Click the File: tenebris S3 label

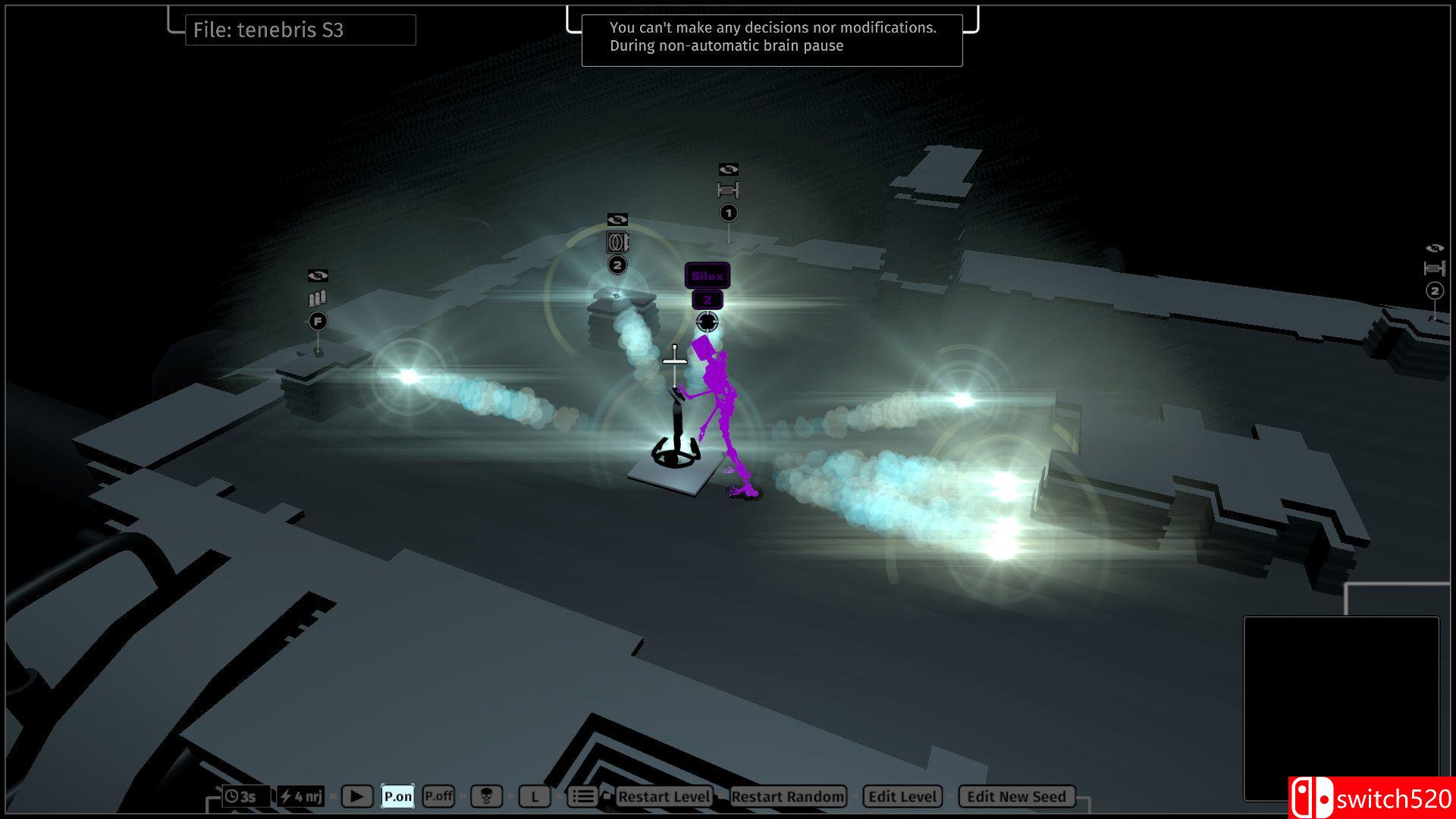(300, 30)
